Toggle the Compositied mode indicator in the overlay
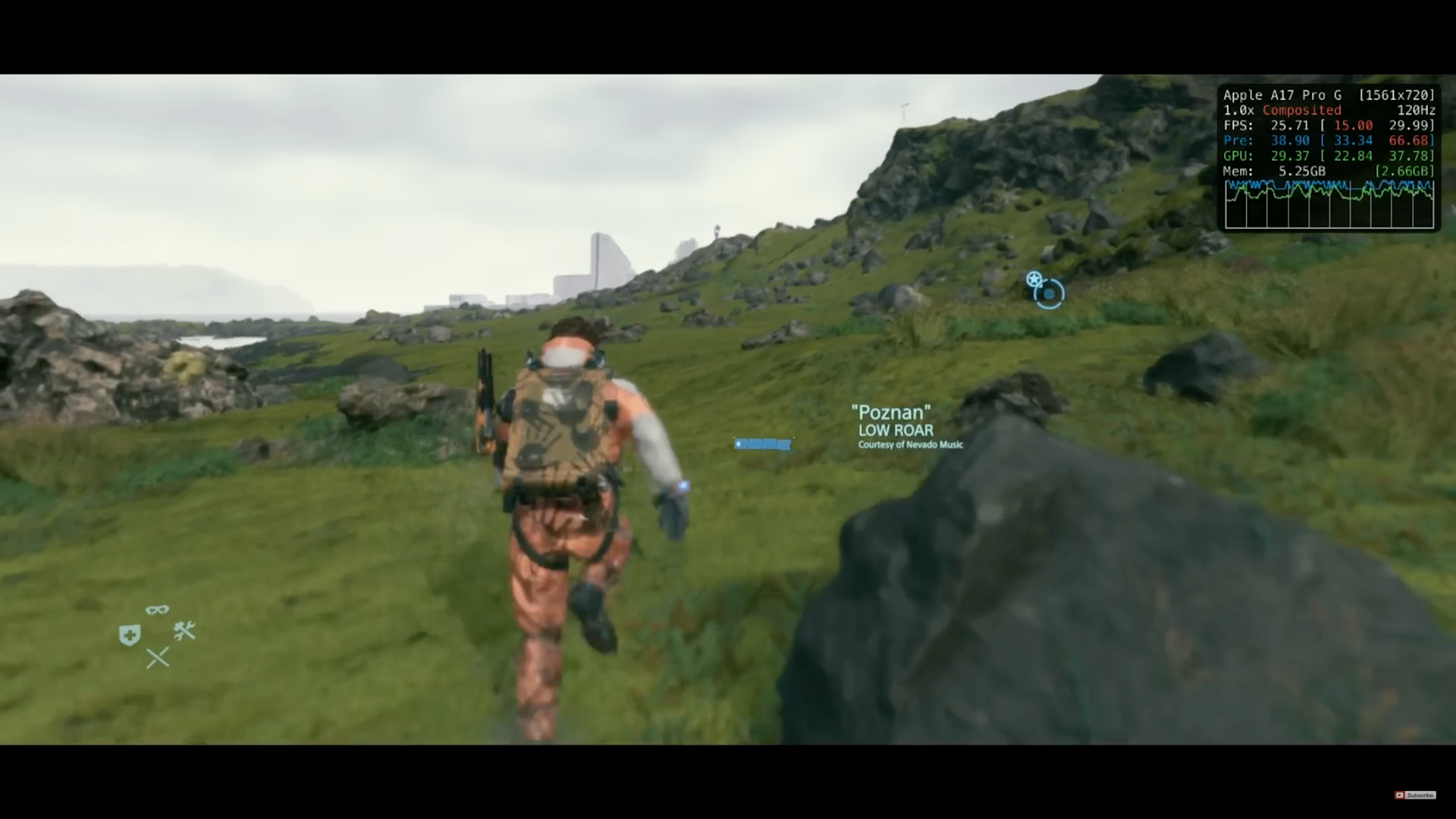Viewport: 1456px width, 819px height. (1301, 110)
